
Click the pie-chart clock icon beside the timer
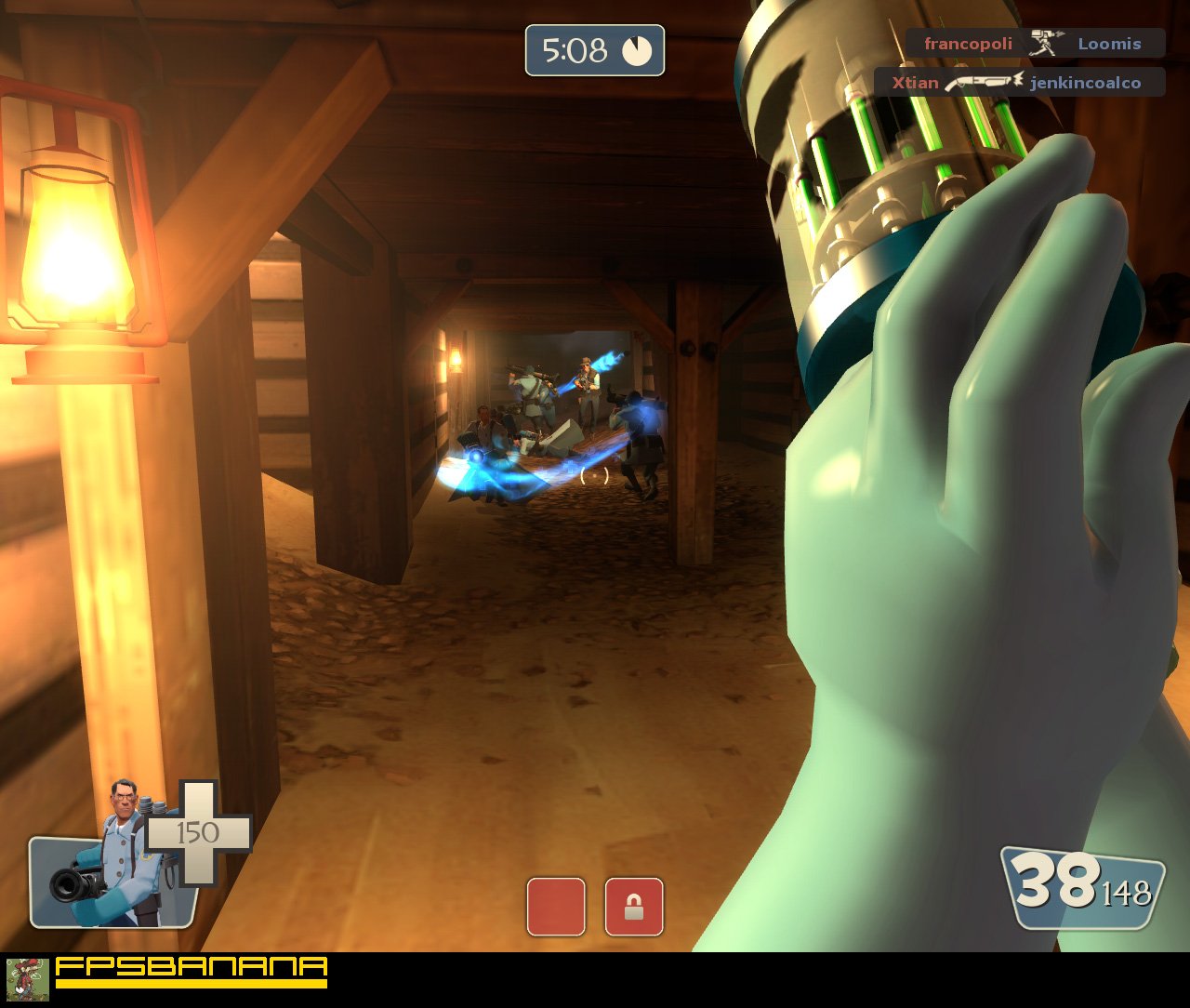[x=637, y=52]
